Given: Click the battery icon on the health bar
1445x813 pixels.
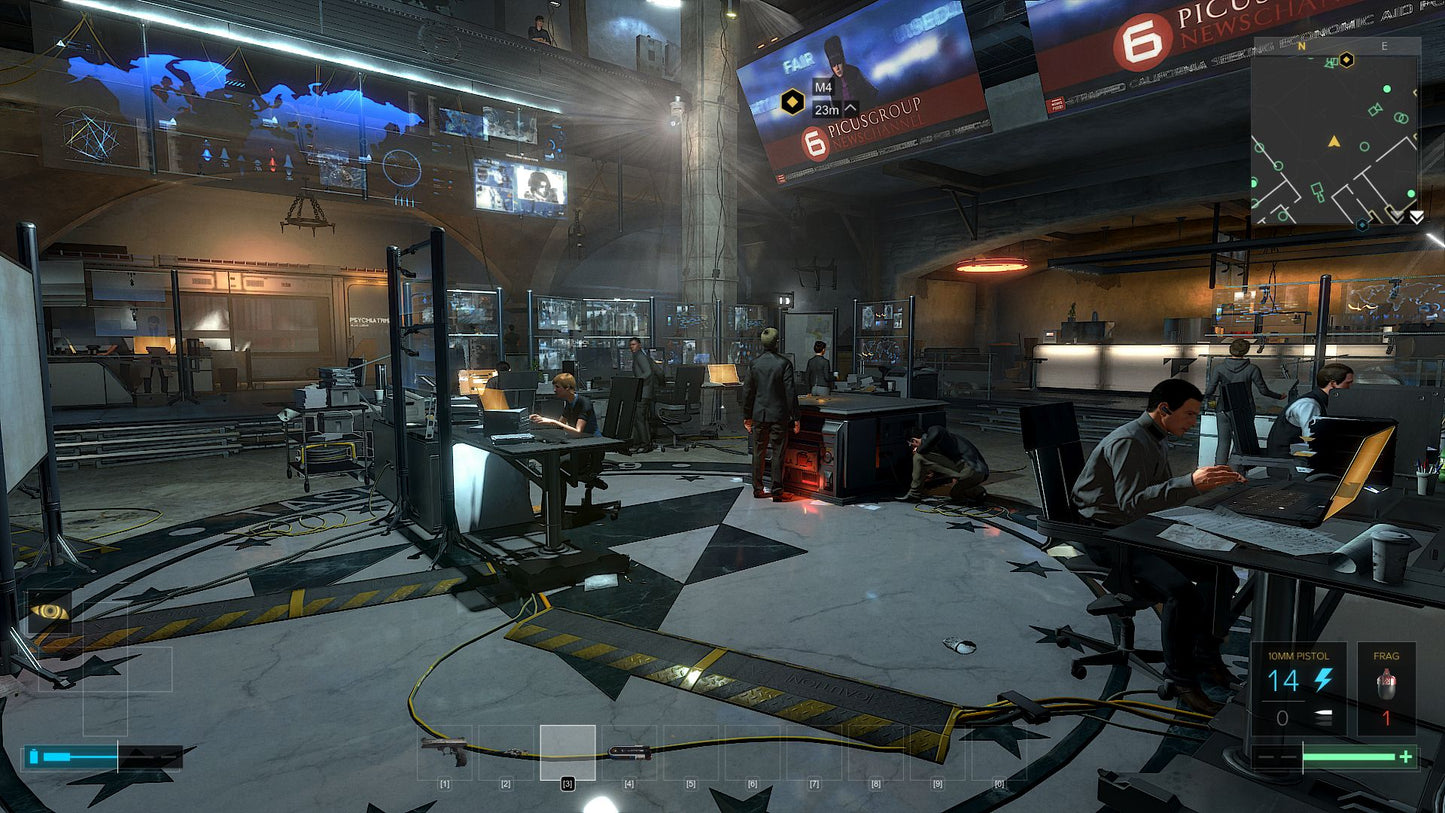Looking at the screenshot, I should (34, 755).
